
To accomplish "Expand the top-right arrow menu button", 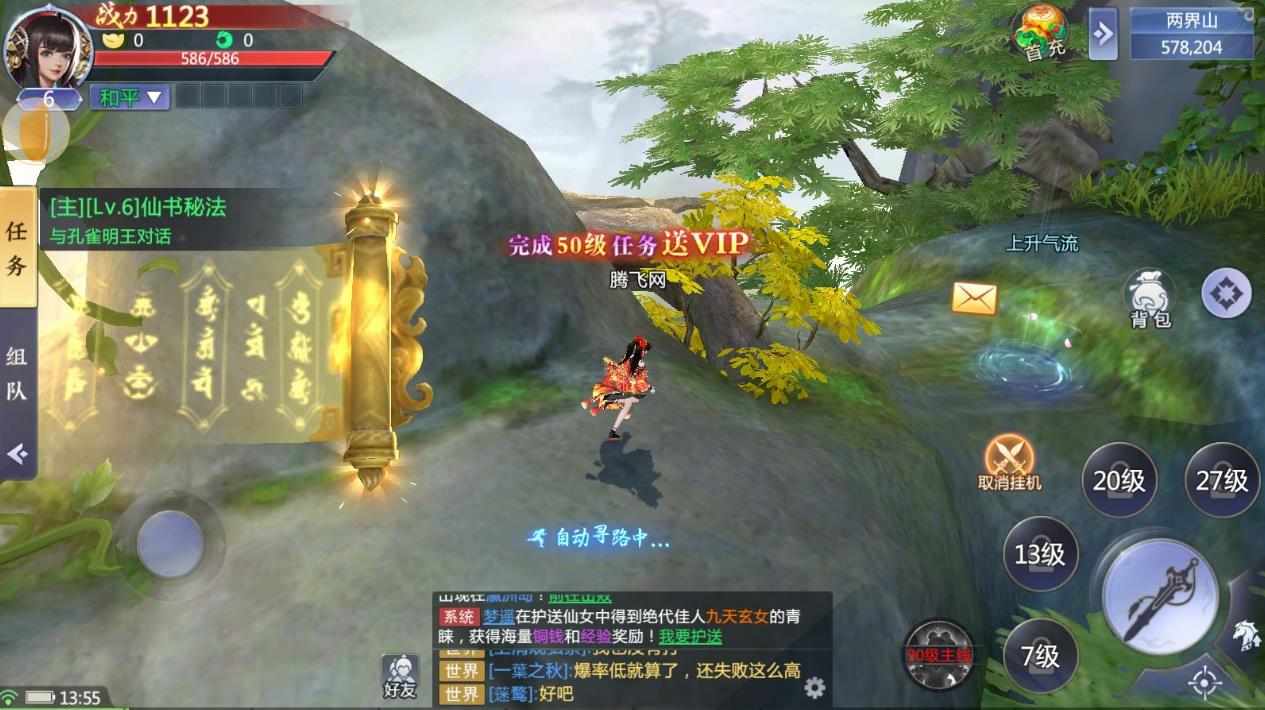I will tap(1102, 34).
